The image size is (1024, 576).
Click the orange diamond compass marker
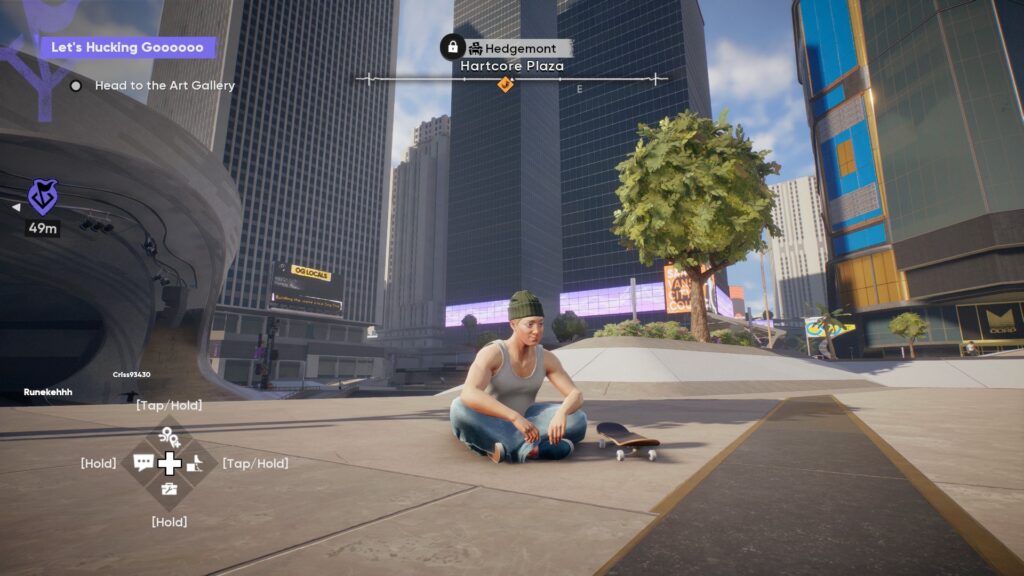click(x=505, y=84)
